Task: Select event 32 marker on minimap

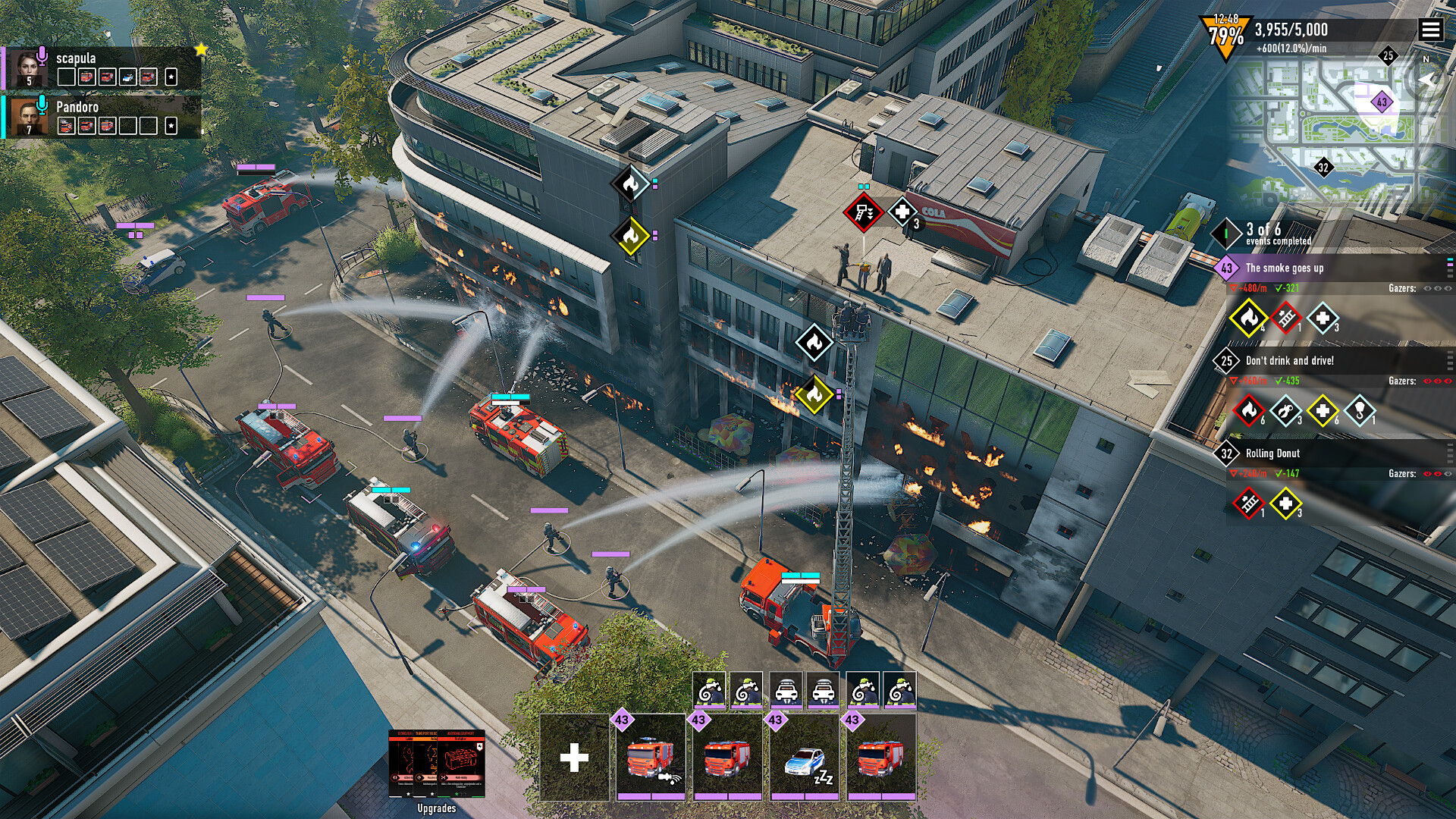Action: click(1323, 168)
